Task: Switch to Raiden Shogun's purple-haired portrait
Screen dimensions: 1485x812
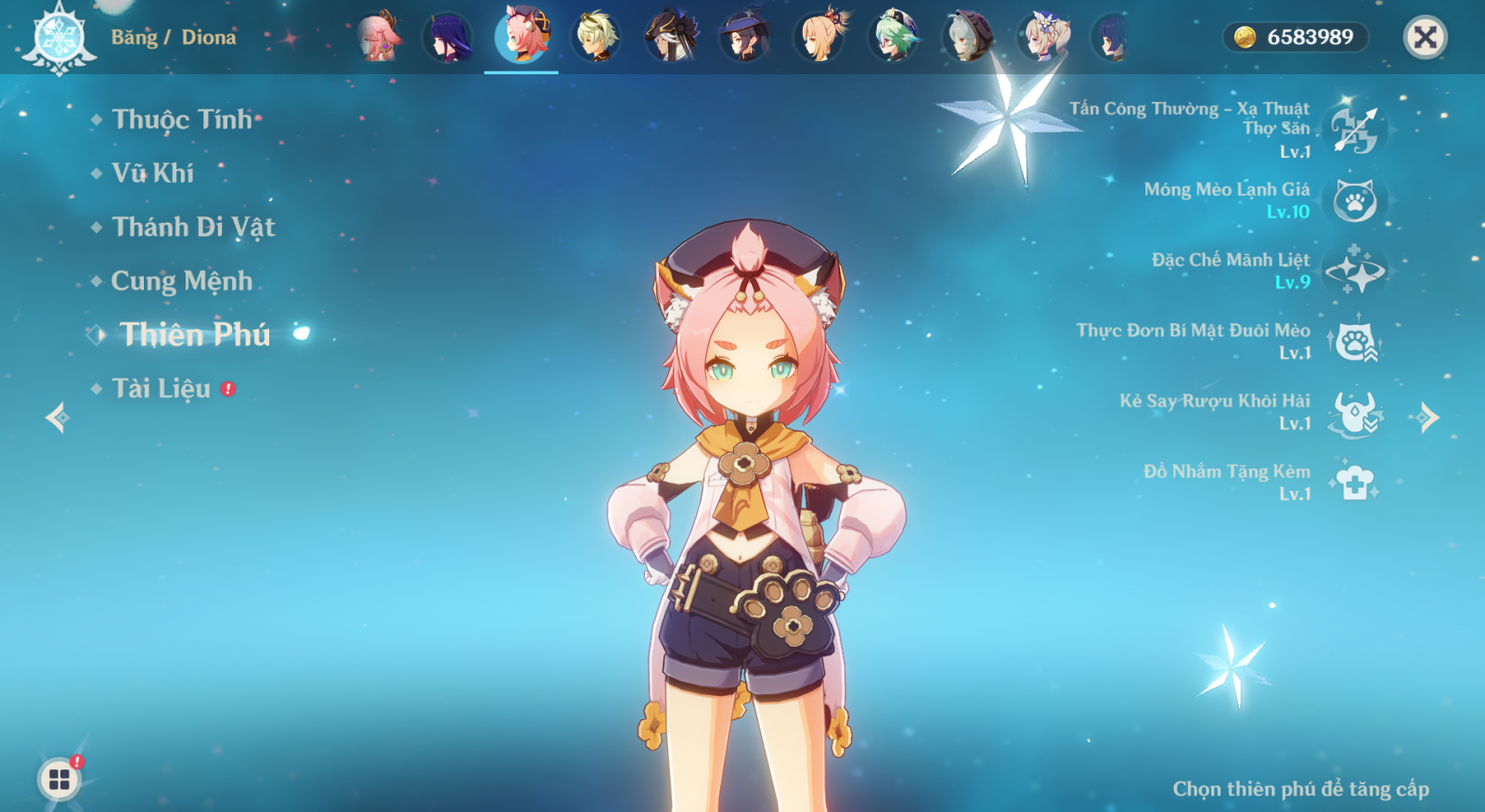Action: click(449, 37)
